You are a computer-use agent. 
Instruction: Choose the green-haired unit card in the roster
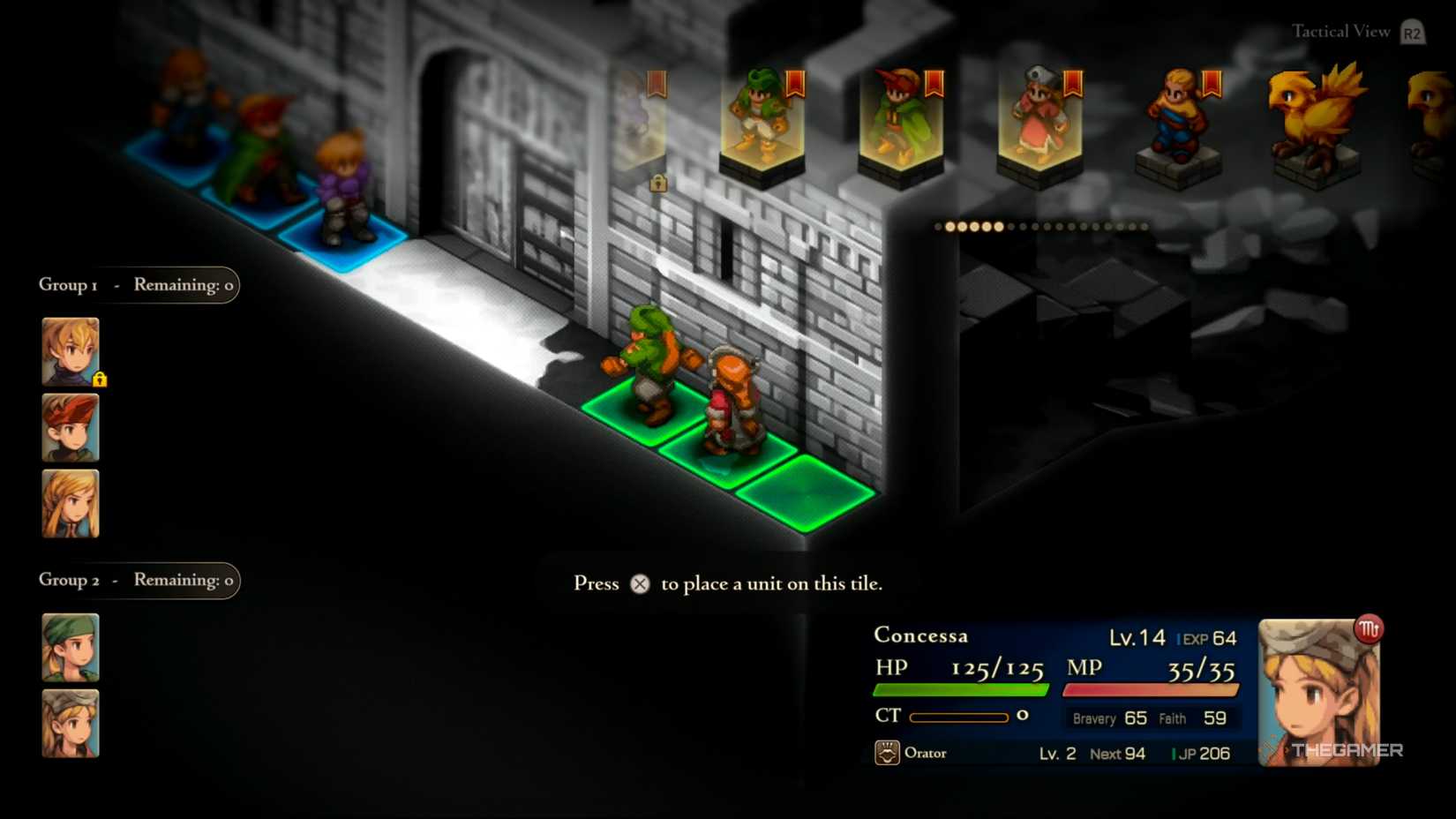coord(762,124)
